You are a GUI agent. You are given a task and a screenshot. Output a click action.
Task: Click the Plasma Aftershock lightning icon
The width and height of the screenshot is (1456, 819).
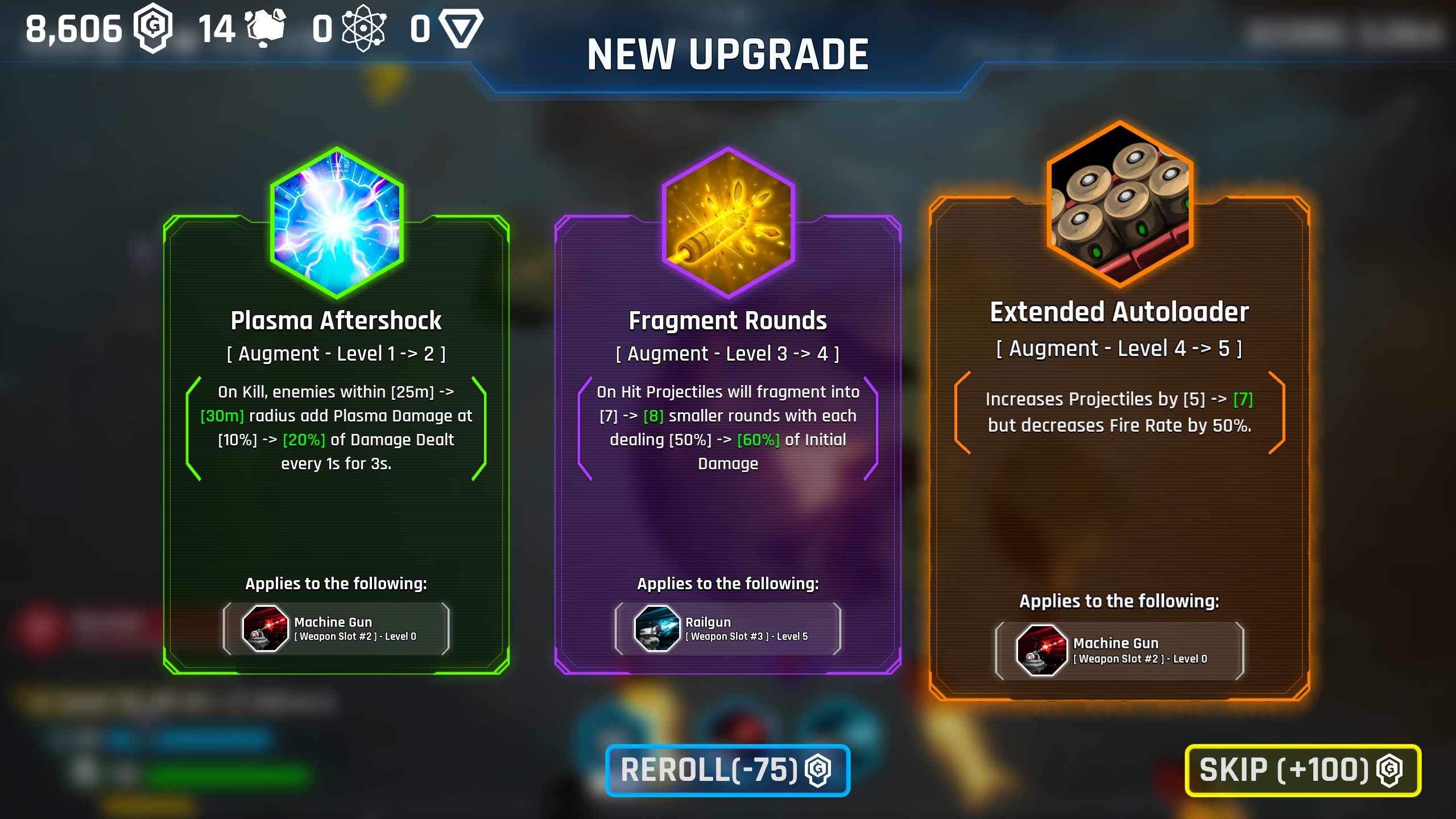337,223
